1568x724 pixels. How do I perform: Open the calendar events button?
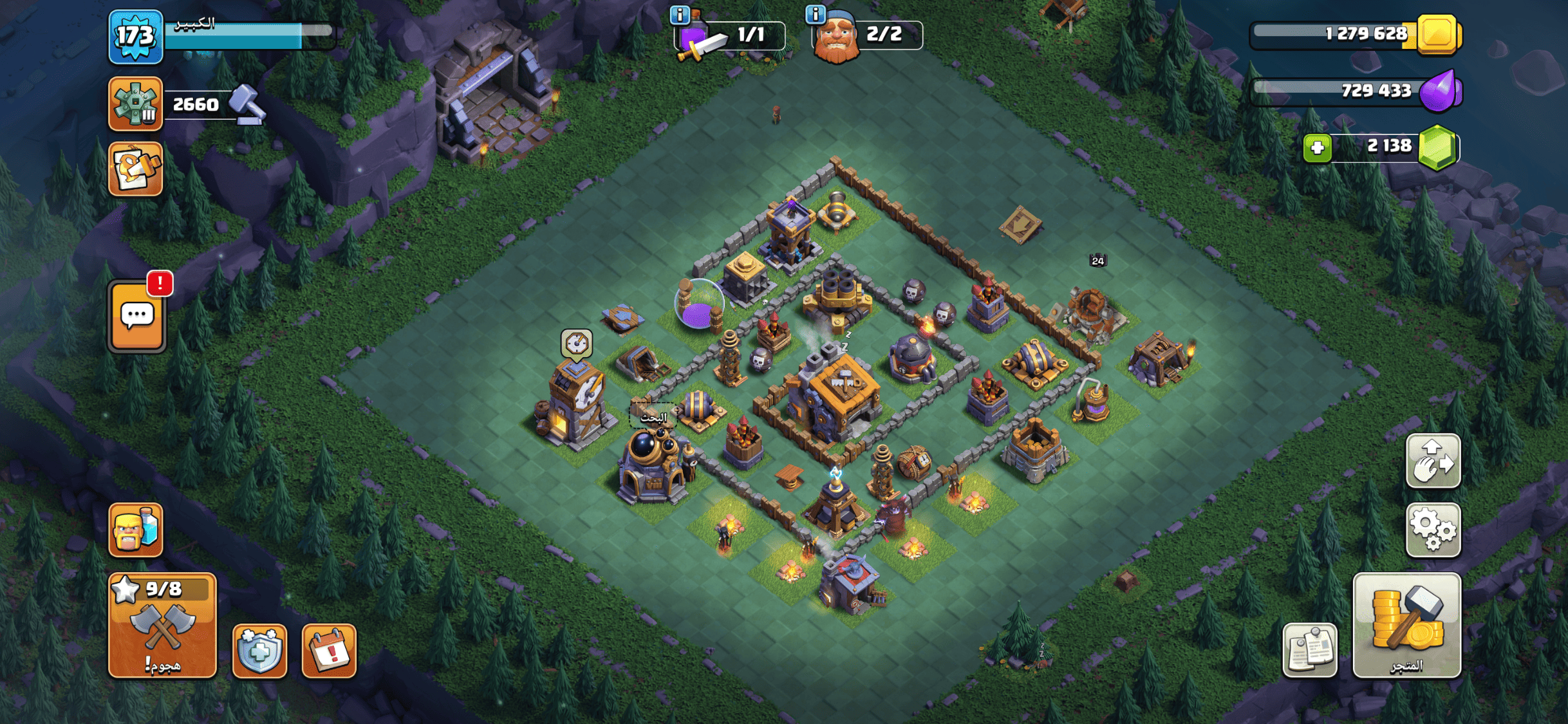(329, 651)
